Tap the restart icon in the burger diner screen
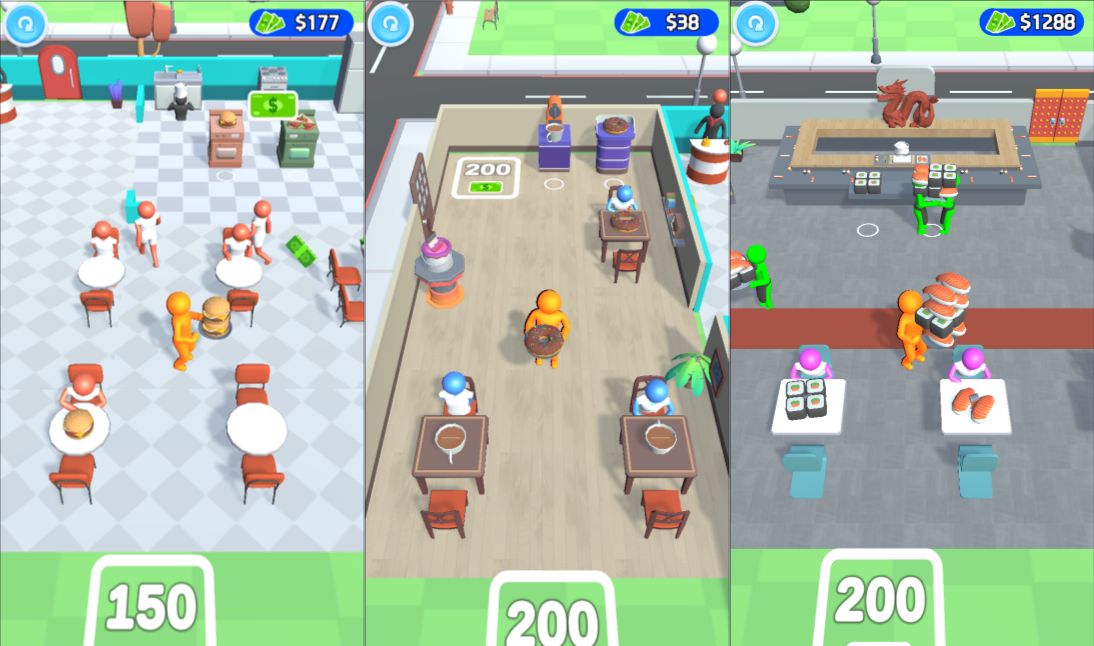This screenshot has width=1094, height=646. (x=25, y=24)
